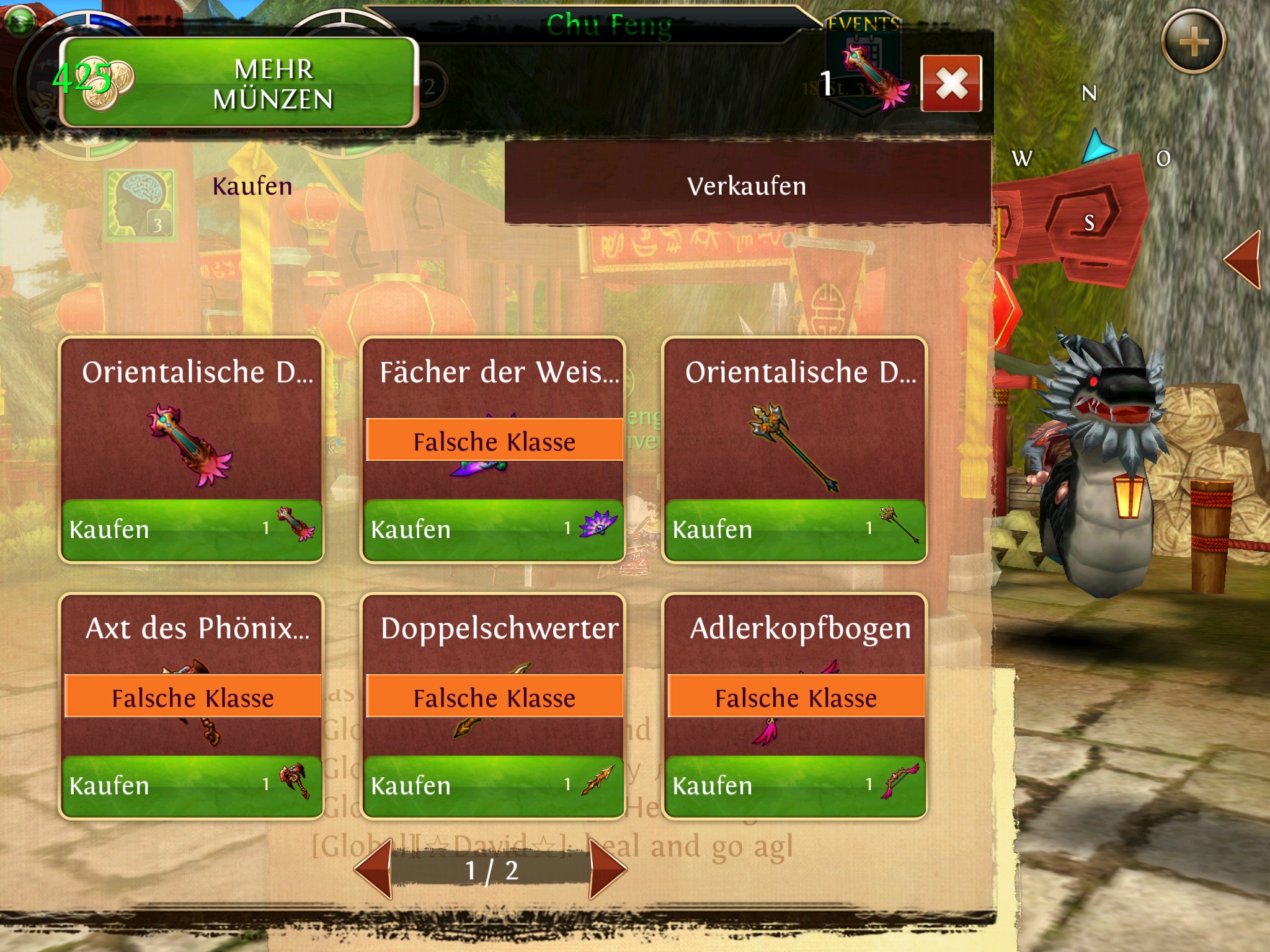This screenshot has height=952, width=1270.
Task: Buy the Fächer der Weisheit fan
Action: pos(493,530)
